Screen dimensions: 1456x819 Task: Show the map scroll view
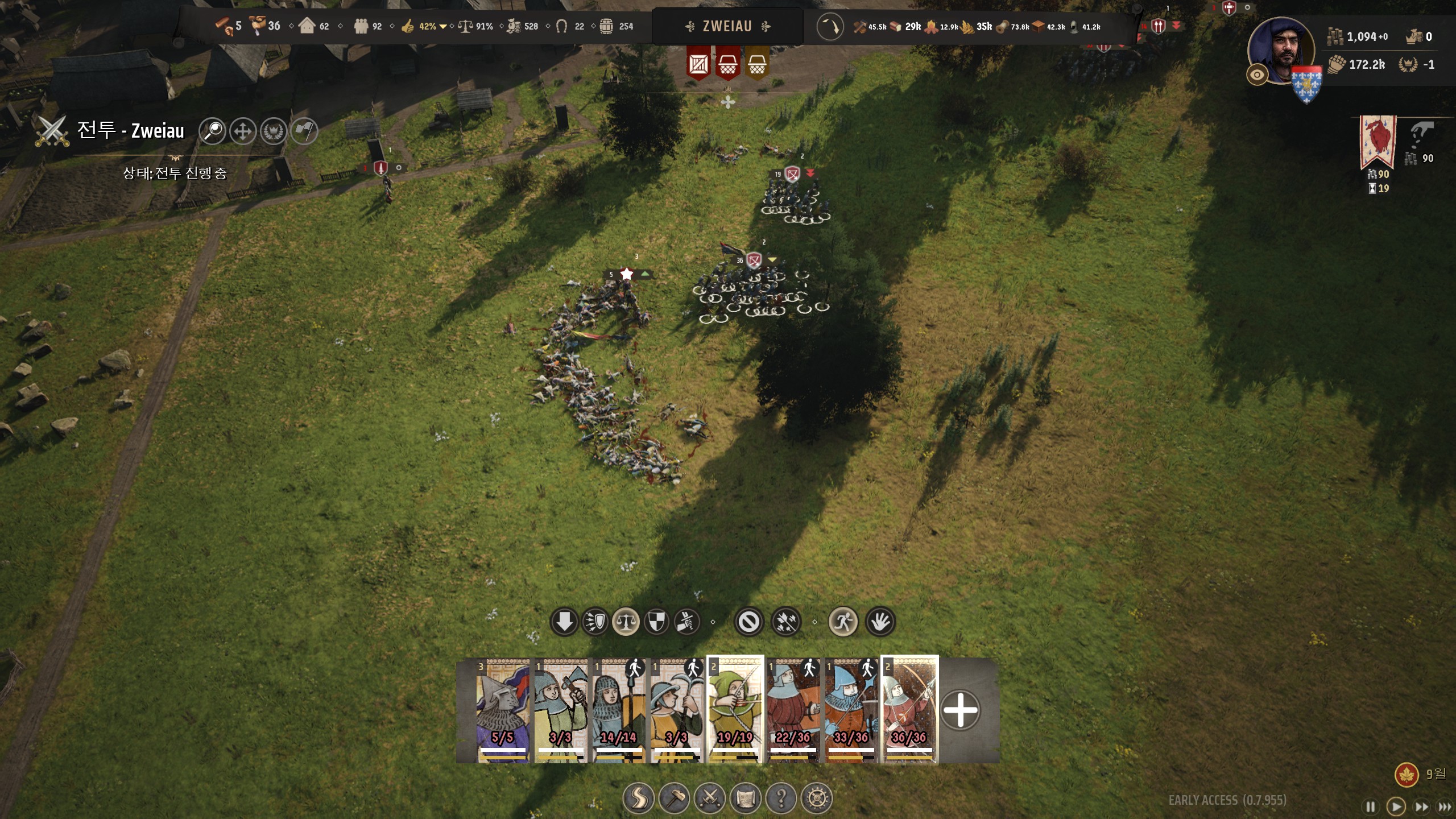click(746, 799)
